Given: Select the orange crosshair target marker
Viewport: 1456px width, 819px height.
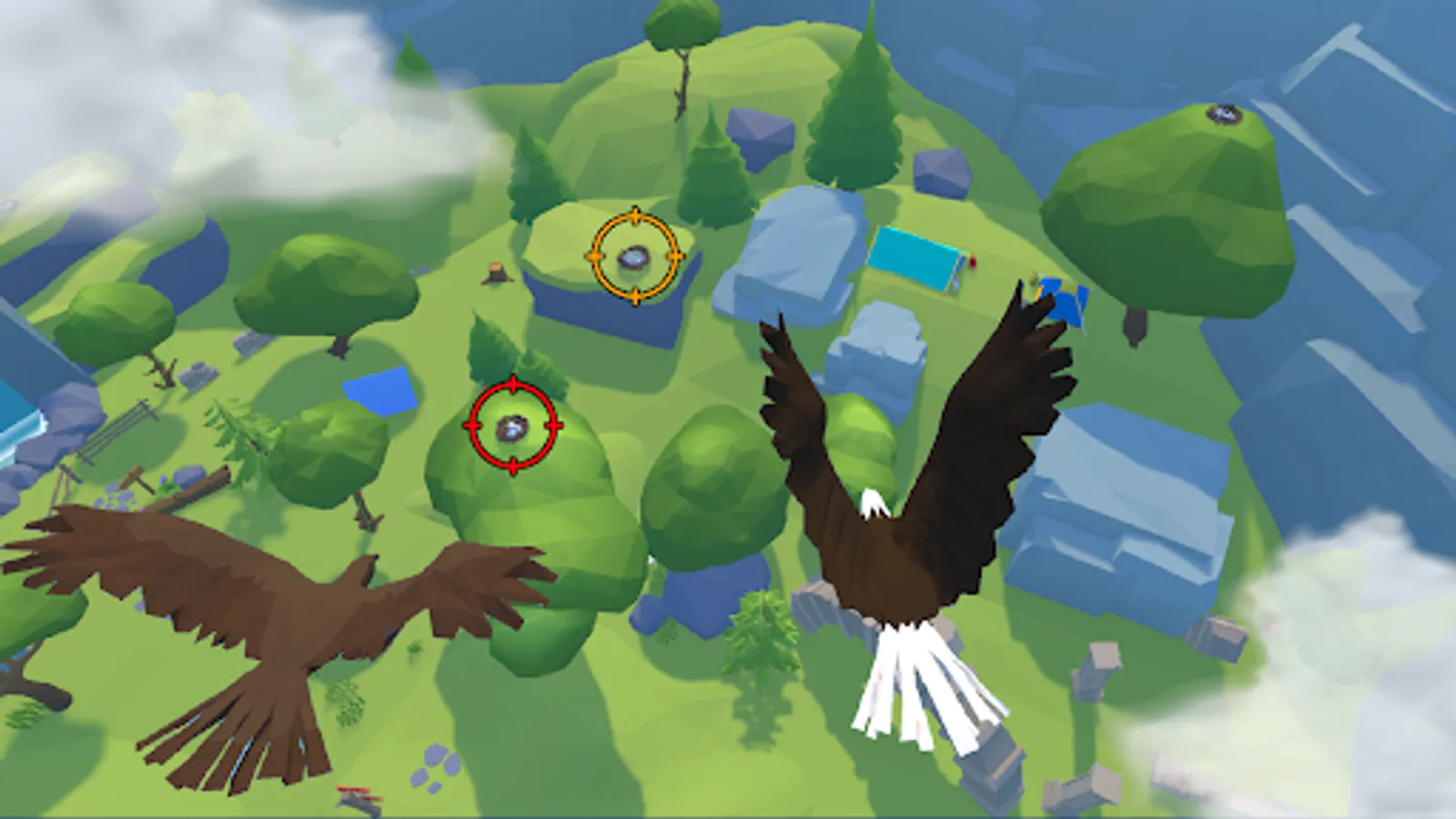Looking at the screenshot, I should [634, 256].
